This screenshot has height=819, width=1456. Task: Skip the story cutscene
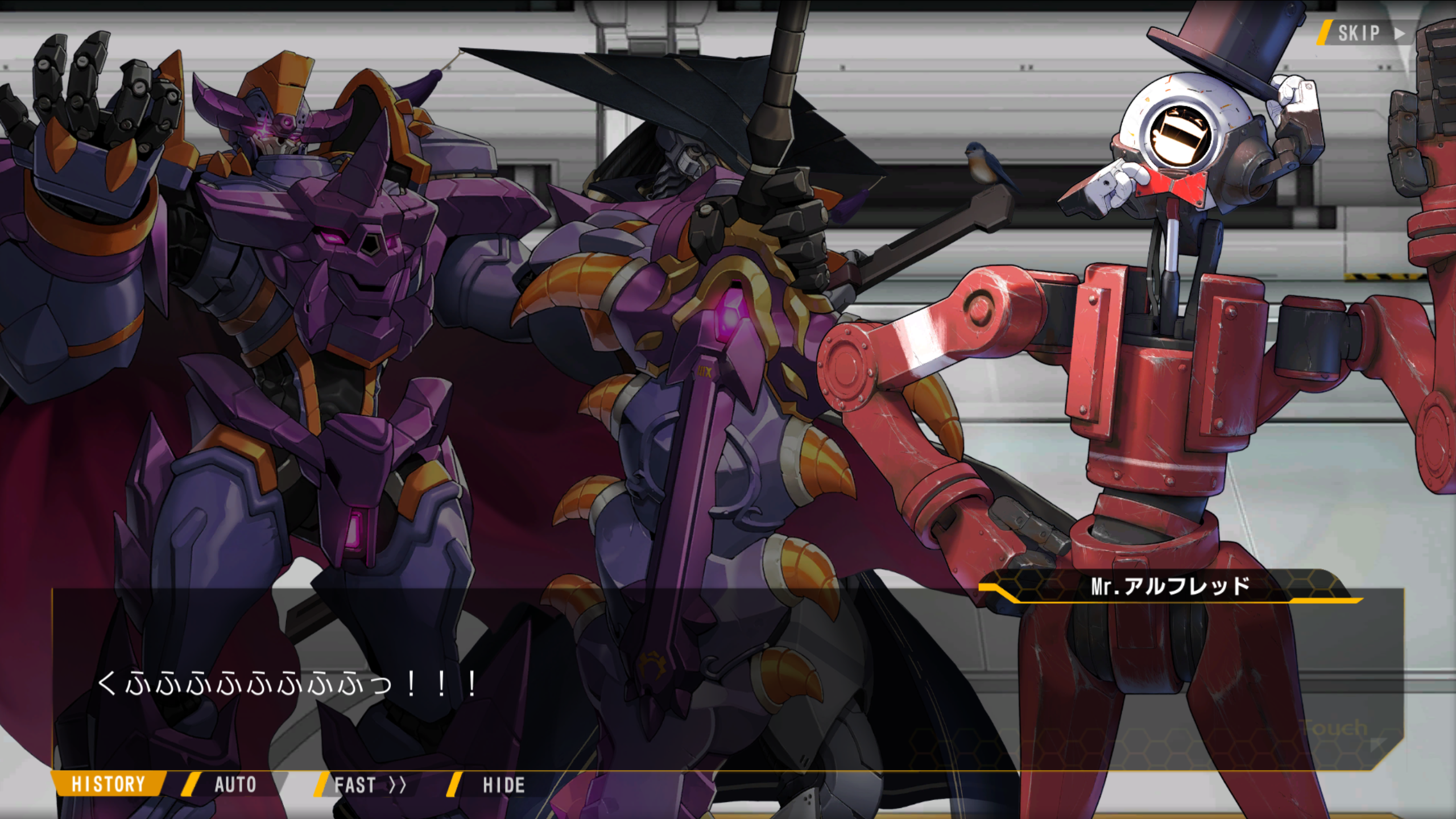click(1366, 34)
